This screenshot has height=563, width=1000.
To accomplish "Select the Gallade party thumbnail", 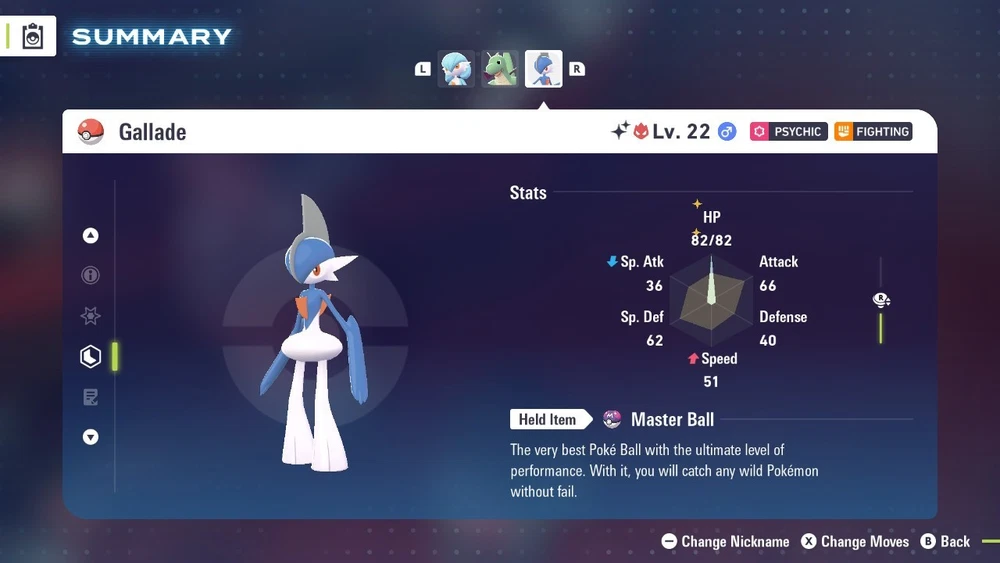I will (x=544, y=69).
